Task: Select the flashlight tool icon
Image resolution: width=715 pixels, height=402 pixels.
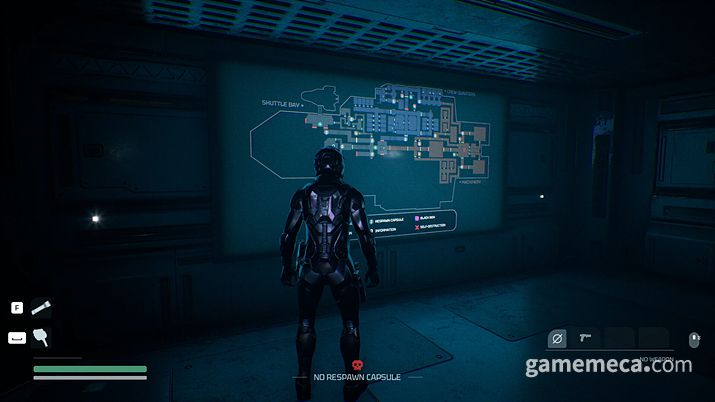Action: click(x=41, y=308)
